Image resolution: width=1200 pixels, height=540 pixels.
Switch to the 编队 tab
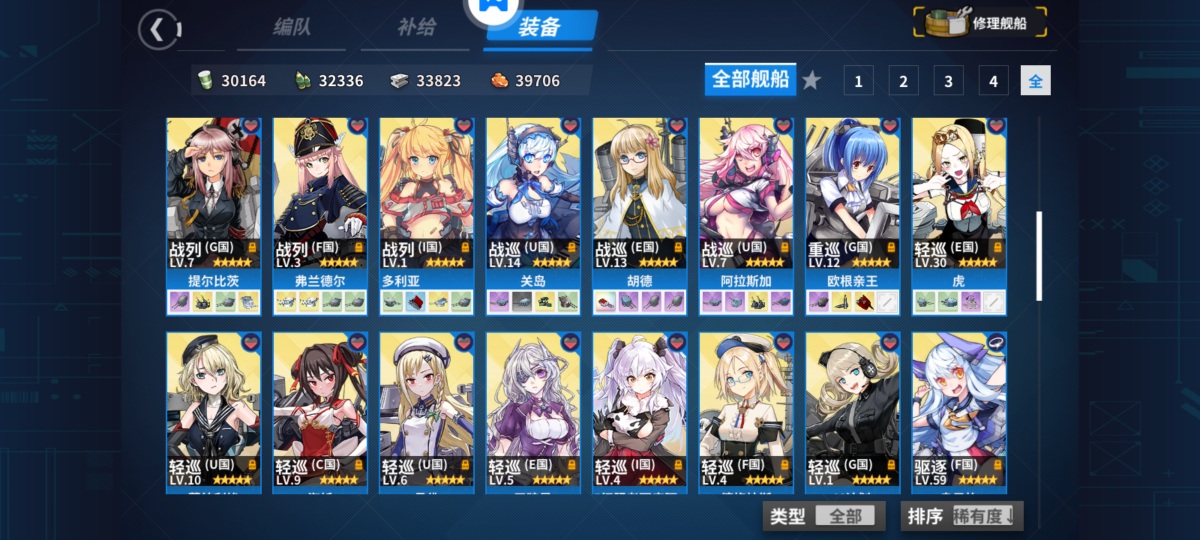tap(292, 27)
